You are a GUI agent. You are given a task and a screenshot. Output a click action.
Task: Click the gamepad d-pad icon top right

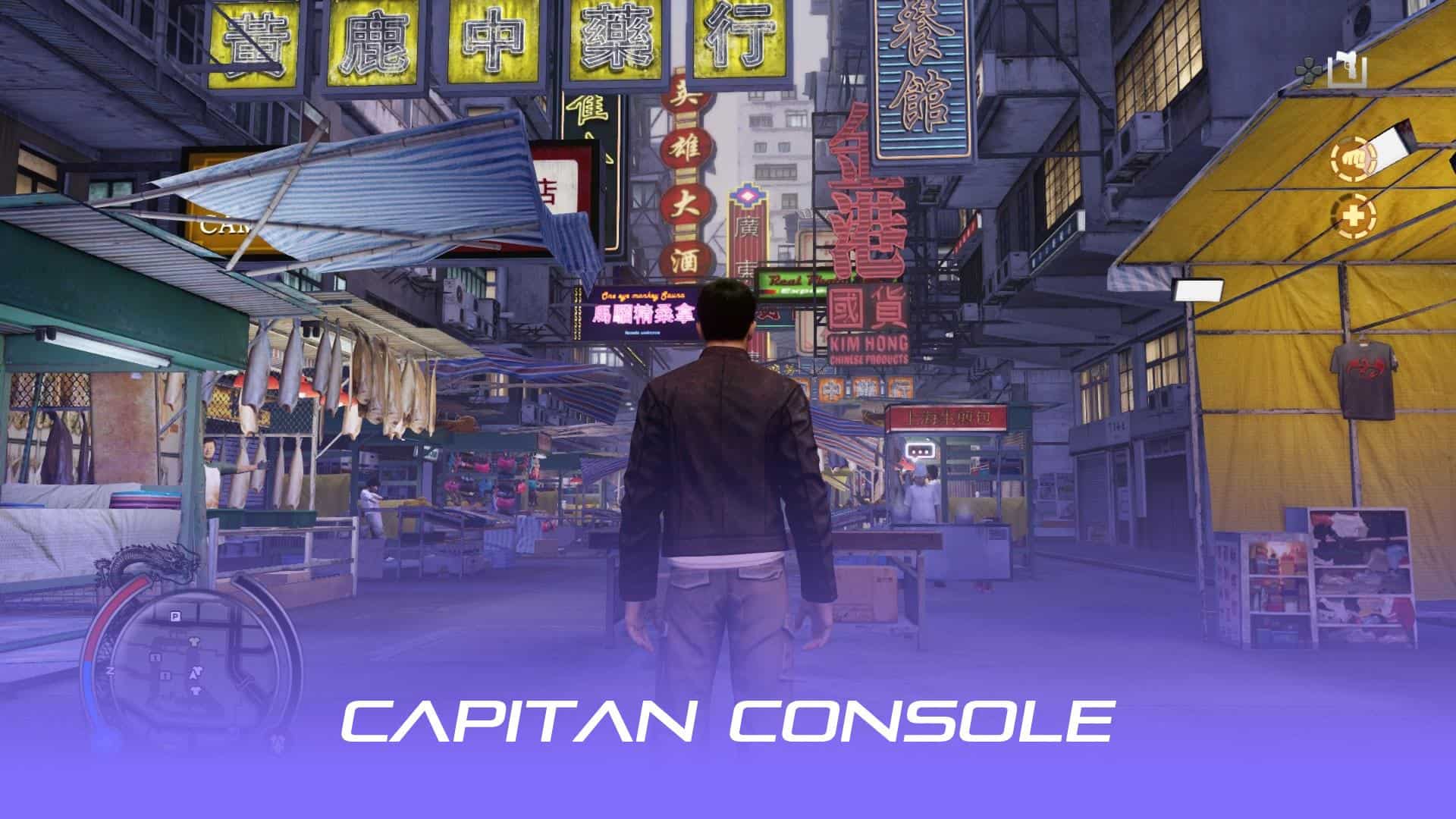click(x=1310, y=68)
